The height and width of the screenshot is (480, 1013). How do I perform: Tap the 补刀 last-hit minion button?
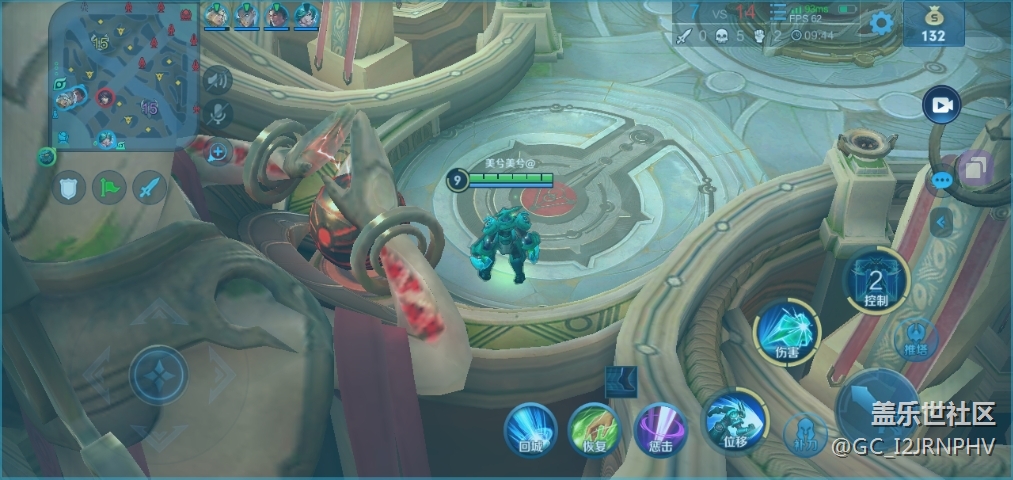pos(804,435)
